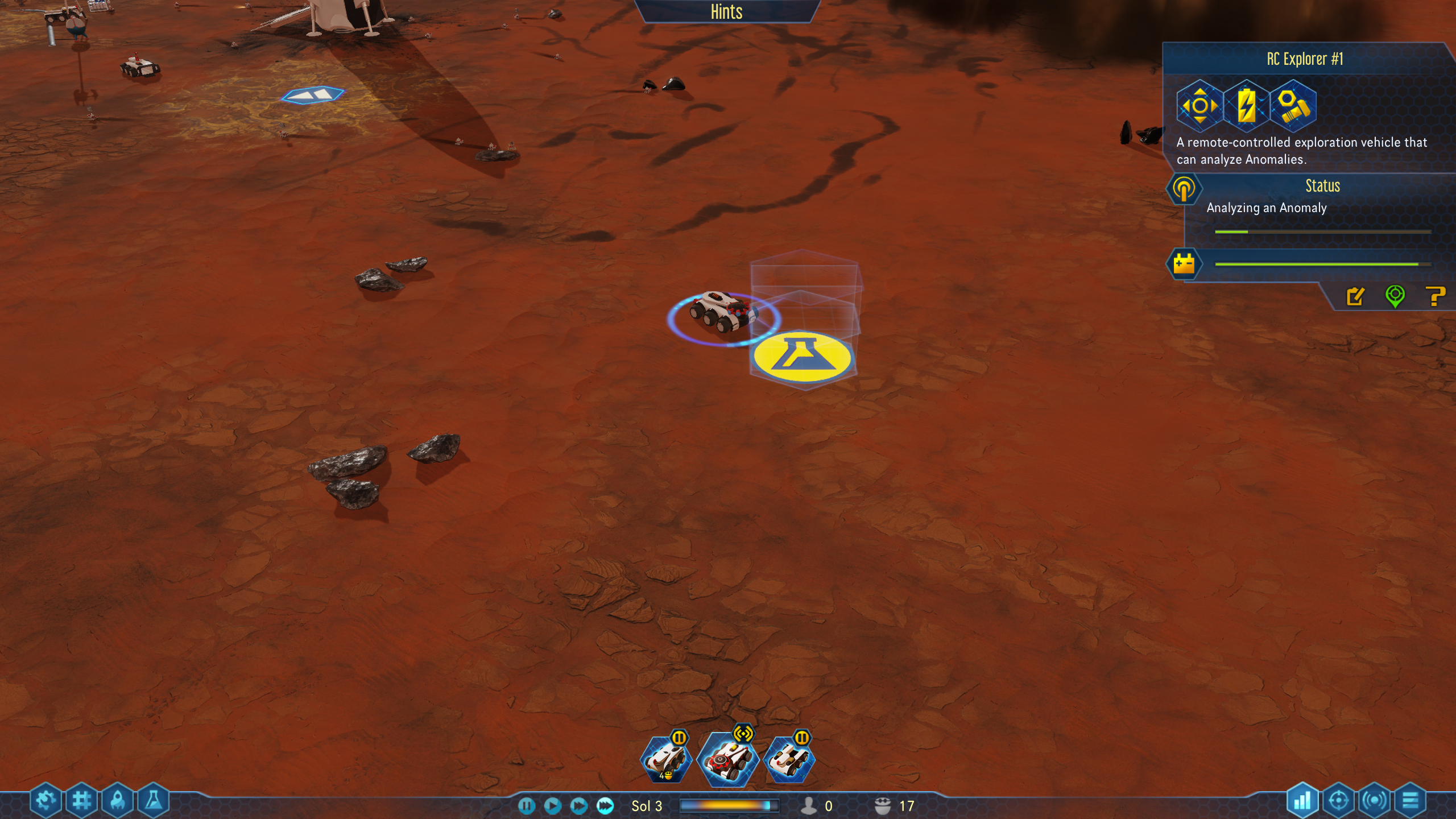Toggle the hash grid overlay button
Viewport: 1456px width, 819px height.
point(82,801)
